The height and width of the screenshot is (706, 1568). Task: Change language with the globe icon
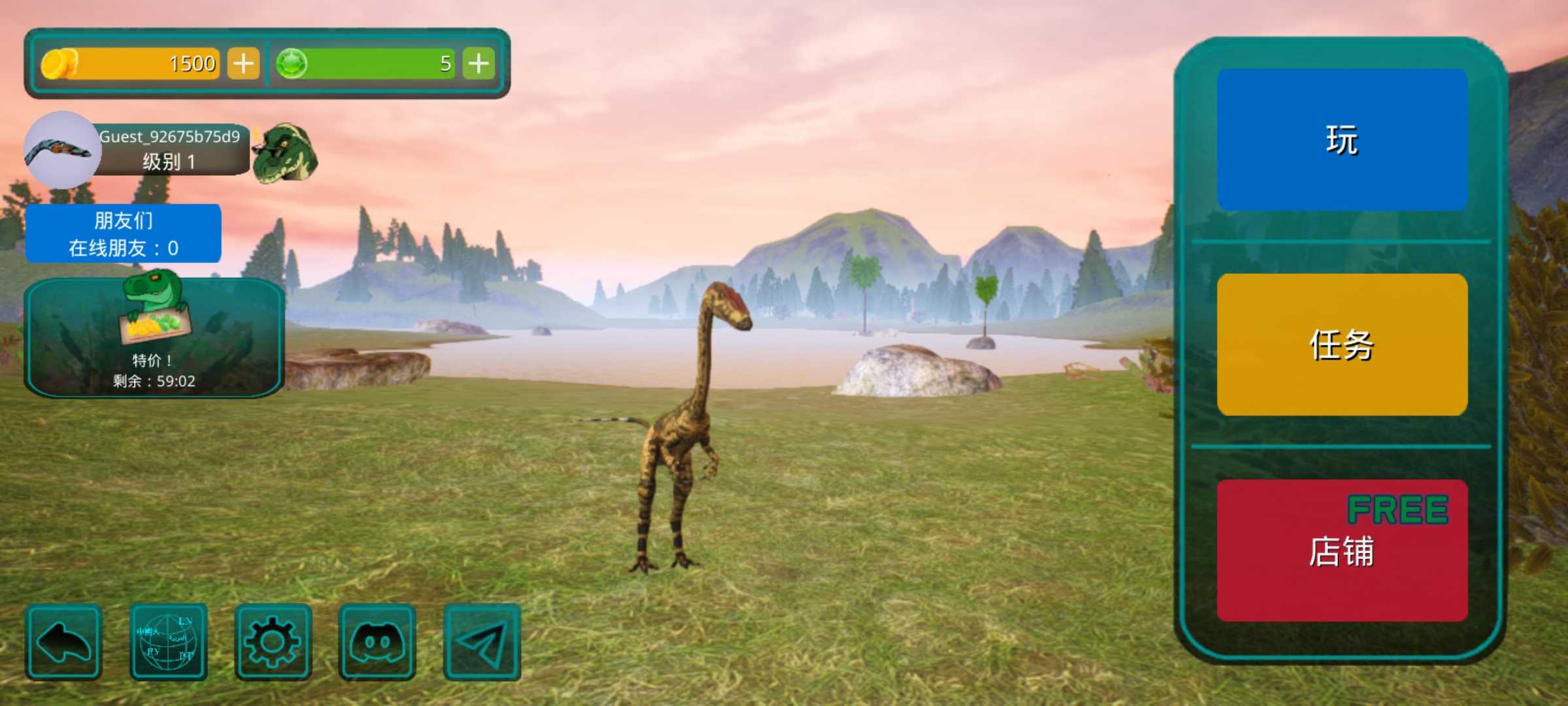[168, 642]
